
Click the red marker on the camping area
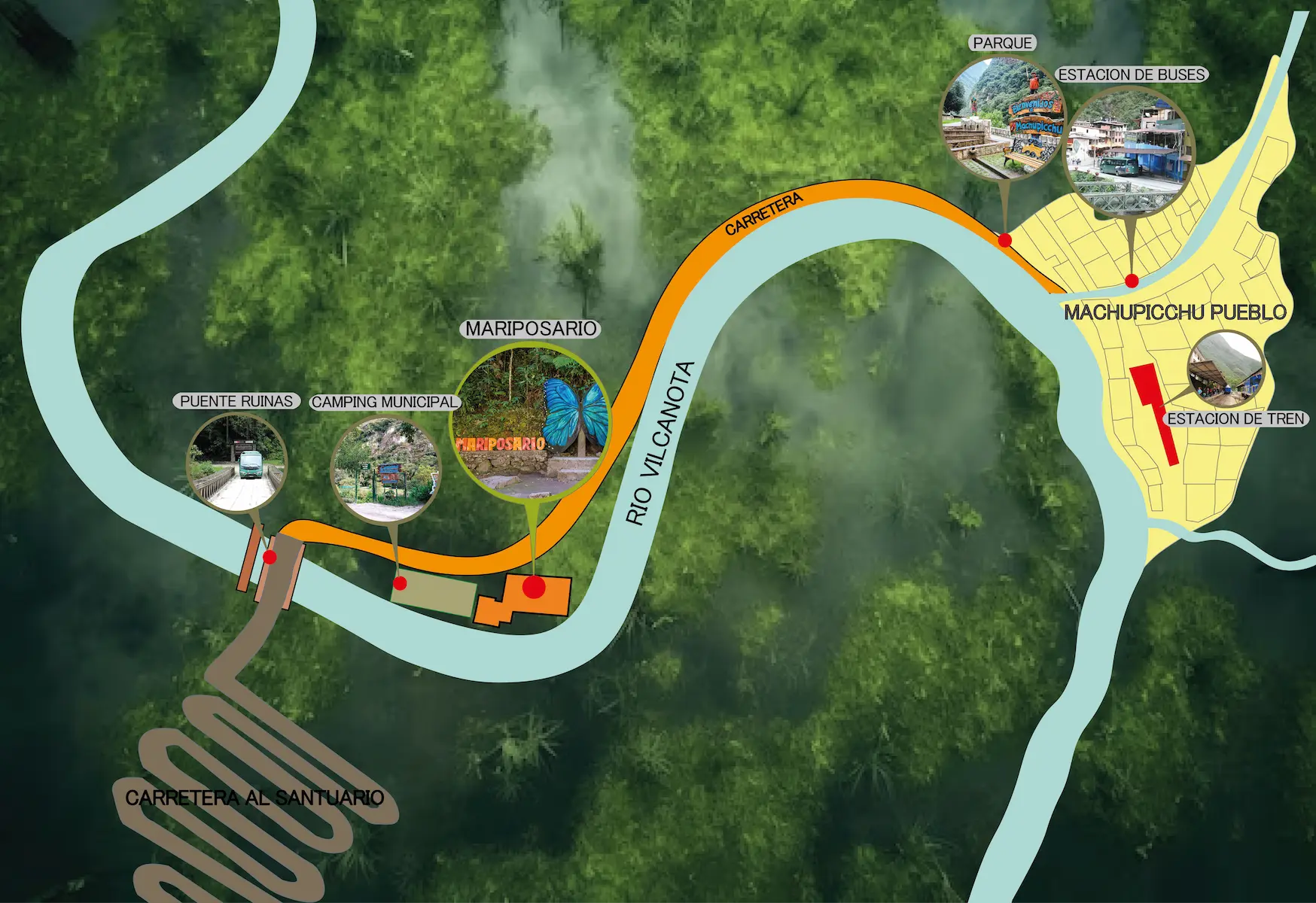coord(401,583)
